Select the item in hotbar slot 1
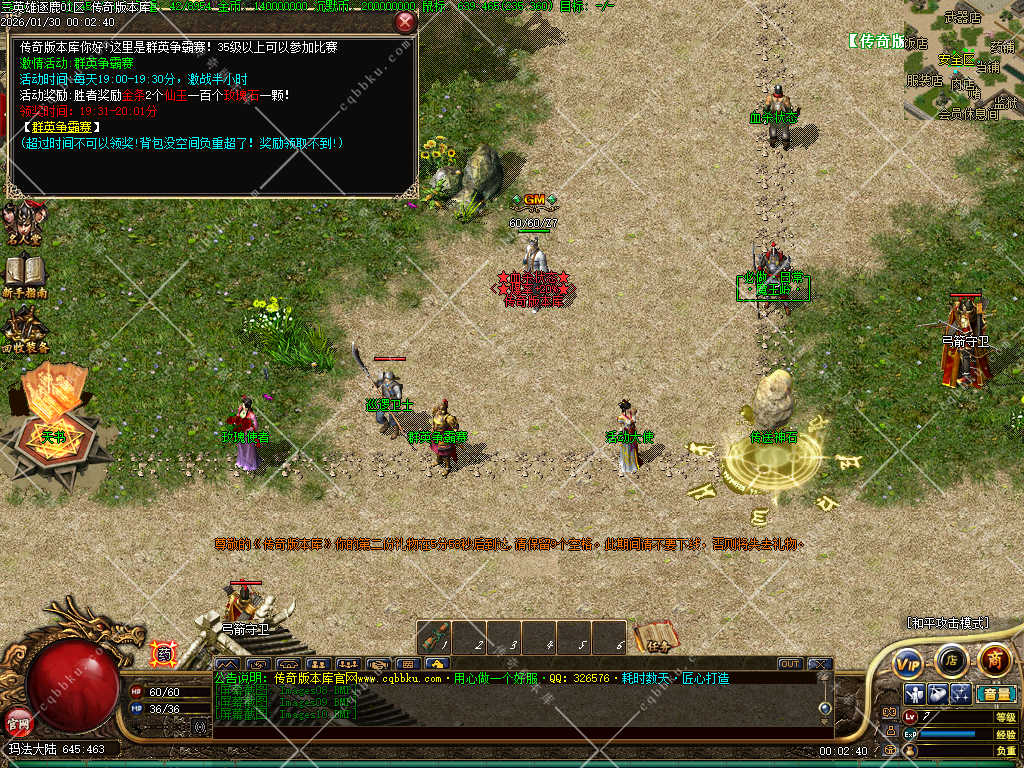Image resolution: width=1024 pixels, height=768 pixels. coord(435,637)
